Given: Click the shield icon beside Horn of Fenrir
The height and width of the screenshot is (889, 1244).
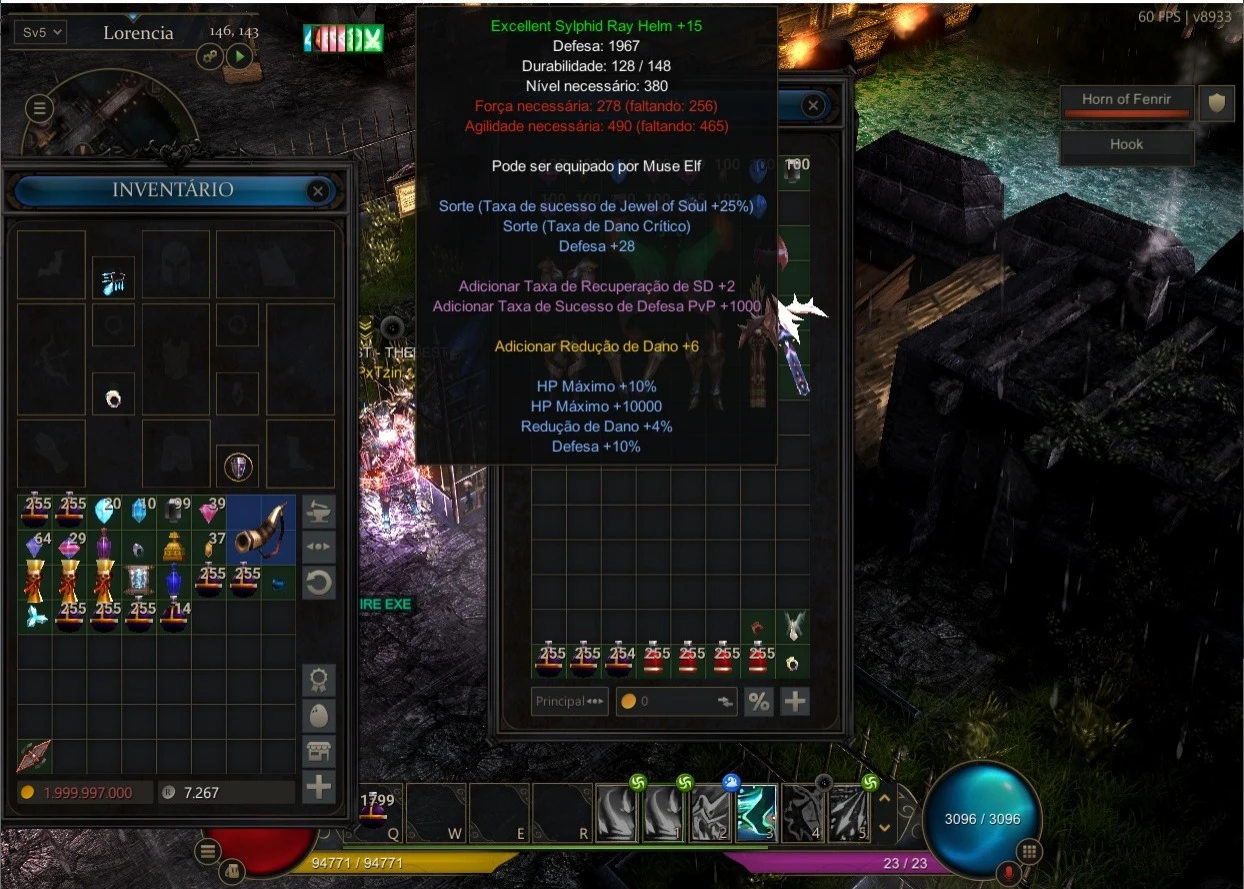Looking at the screenshot, I should (x=1216, y=103).
